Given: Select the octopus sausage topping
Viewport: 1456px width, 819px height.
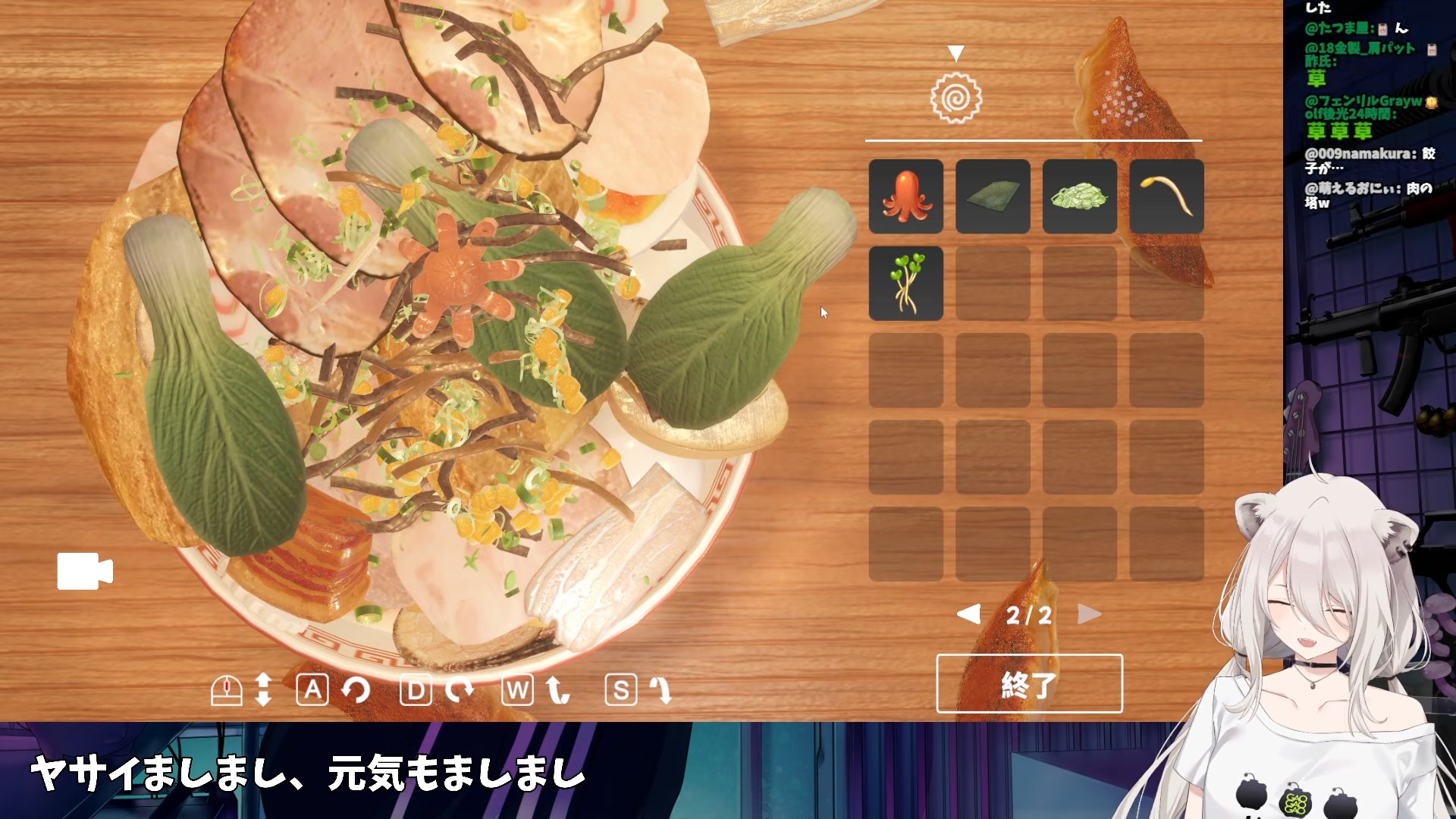Looking at the screenshot, I should tap(905, 196).
